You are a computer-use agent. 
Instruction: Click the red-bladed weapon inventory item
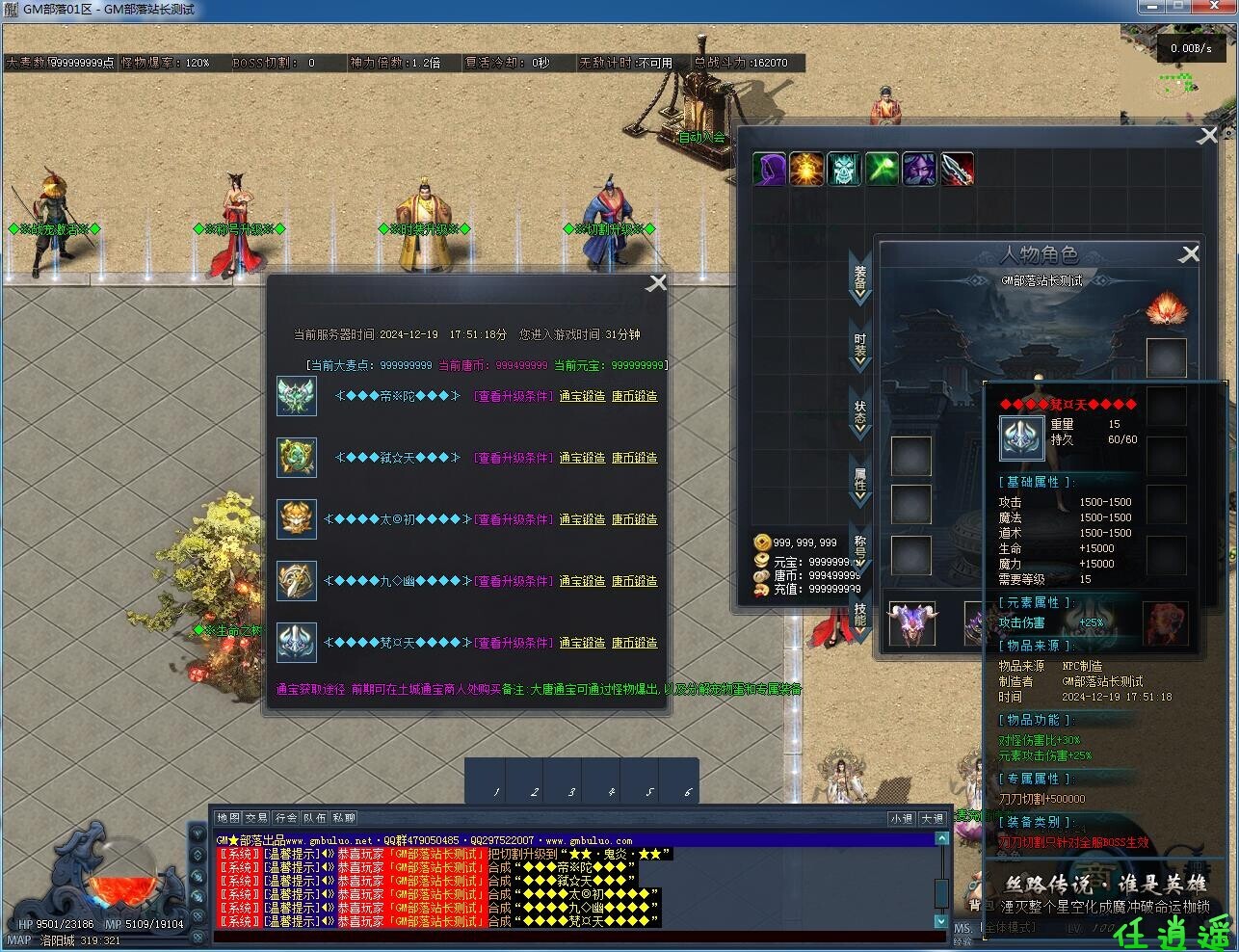(x=957, y=170)
